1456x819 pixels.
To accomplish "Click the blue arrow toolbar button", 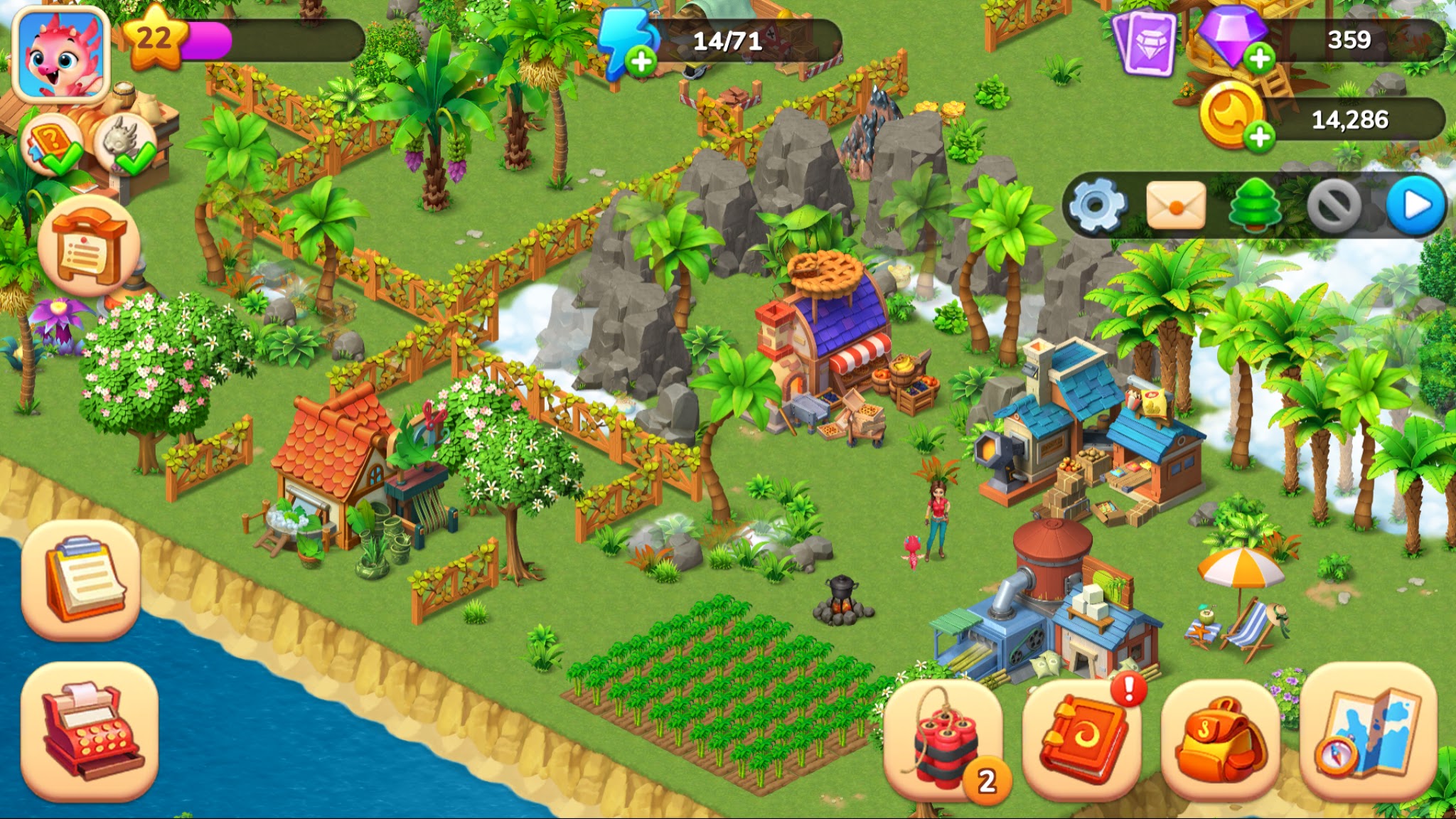I will [x=1415, y=206].
